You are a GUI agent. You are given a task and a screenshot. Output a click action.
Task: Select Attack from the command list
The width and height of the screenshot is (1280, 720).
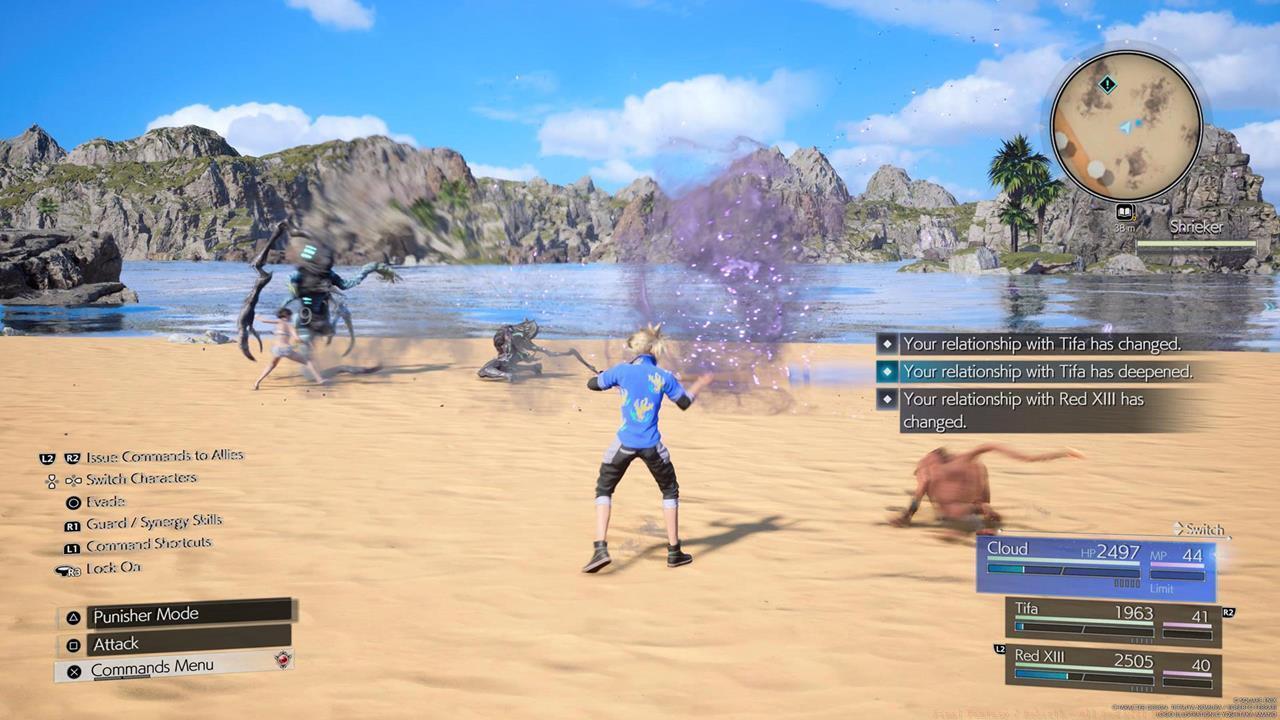pos(114,643)
